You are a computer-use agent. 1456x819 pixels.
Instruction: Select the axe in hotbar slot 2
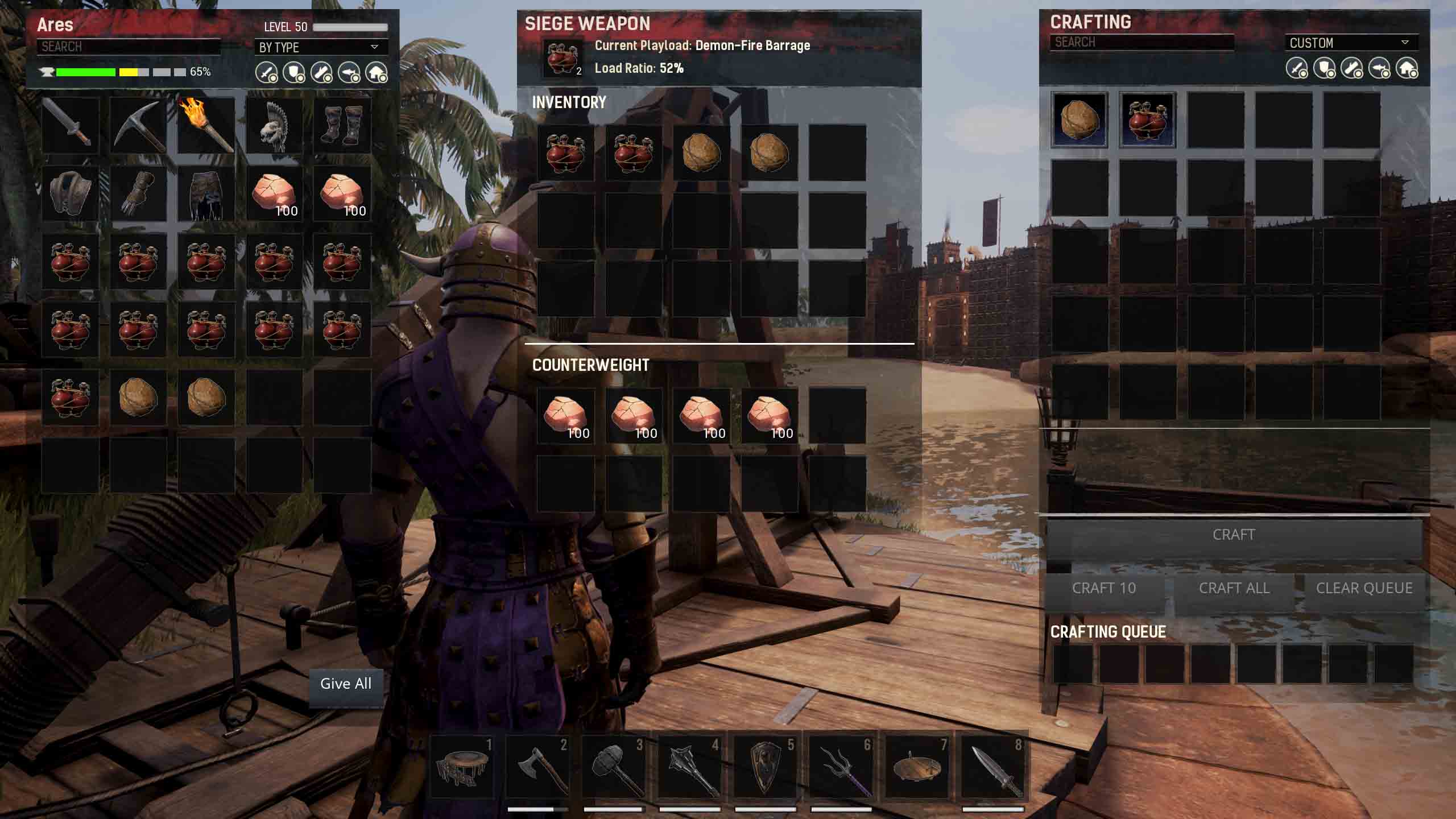pos(537,766)
